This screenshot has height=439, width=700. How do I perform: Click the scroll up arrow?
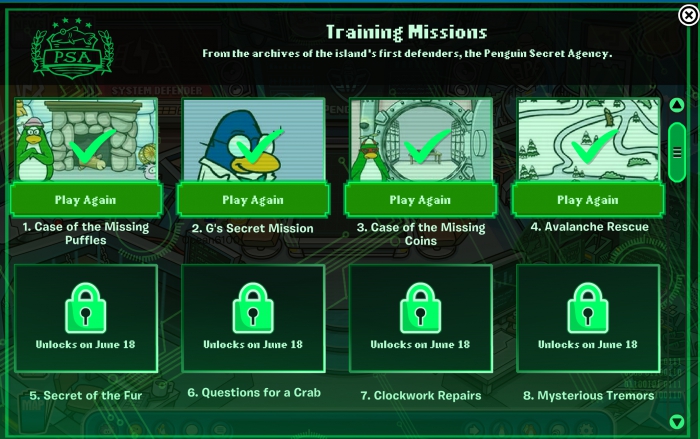(x=677, y=105)
